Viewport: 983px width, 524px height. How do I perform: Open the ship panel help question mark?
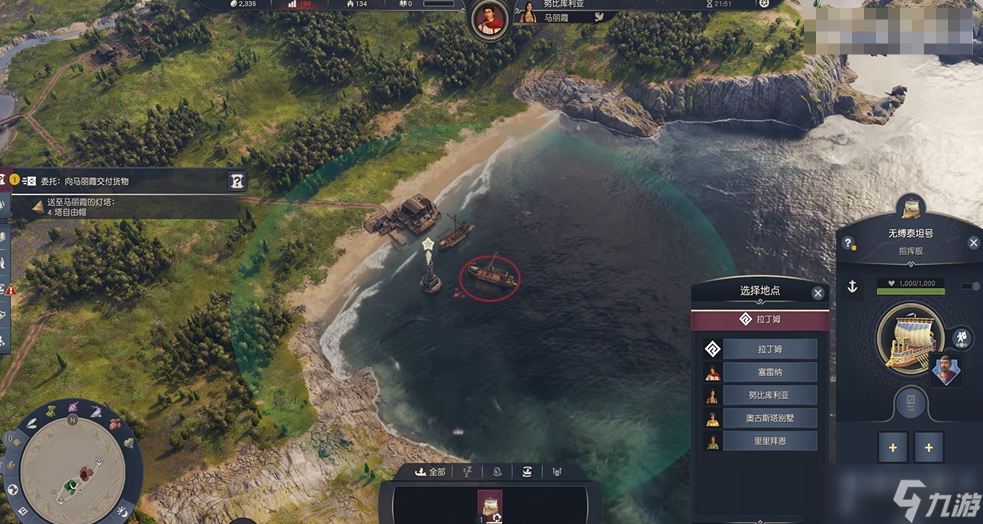click(848, 243)
